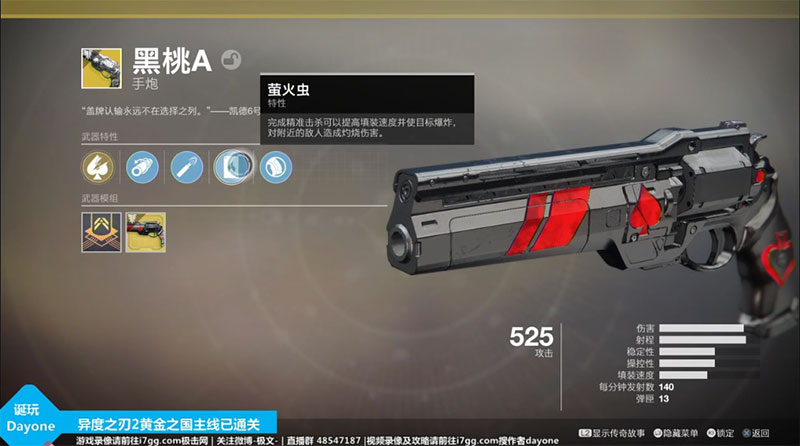The image size is (800, 446).
Task: Select the spade-and-wing intrinsic perk icon
Action: pos(99,165)
